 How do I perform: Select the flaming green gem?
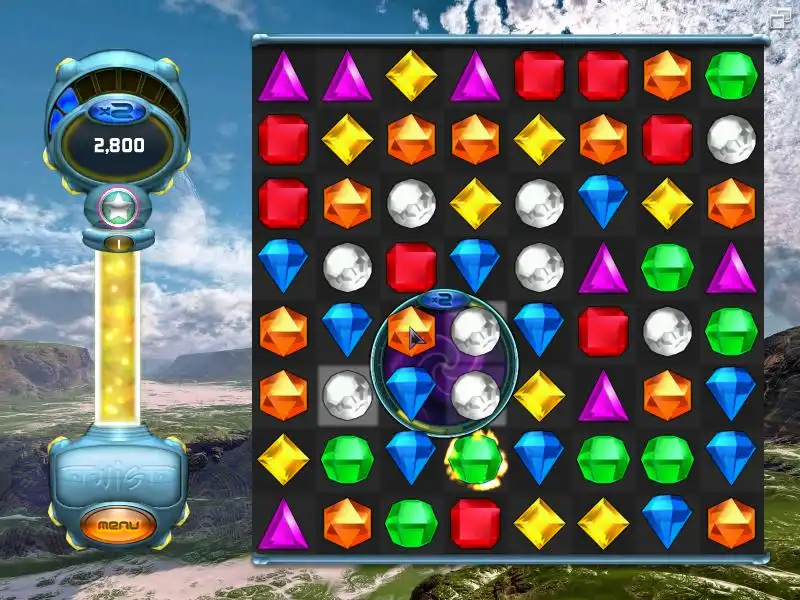(x=475, y=459)
